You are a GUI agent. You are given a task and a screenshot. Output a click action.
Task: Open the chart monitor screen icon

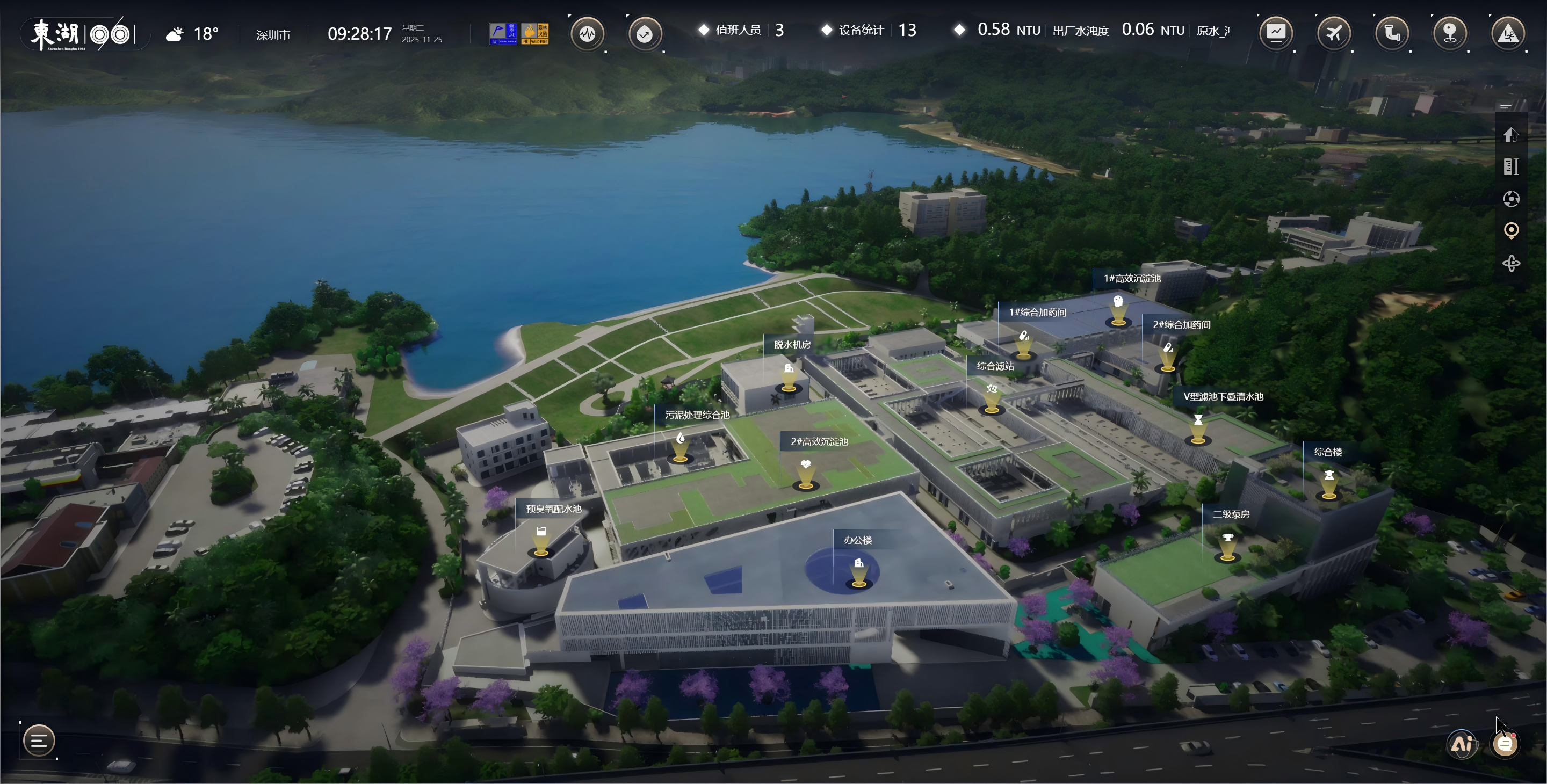pyautogui.click(x=1276, y=32)
